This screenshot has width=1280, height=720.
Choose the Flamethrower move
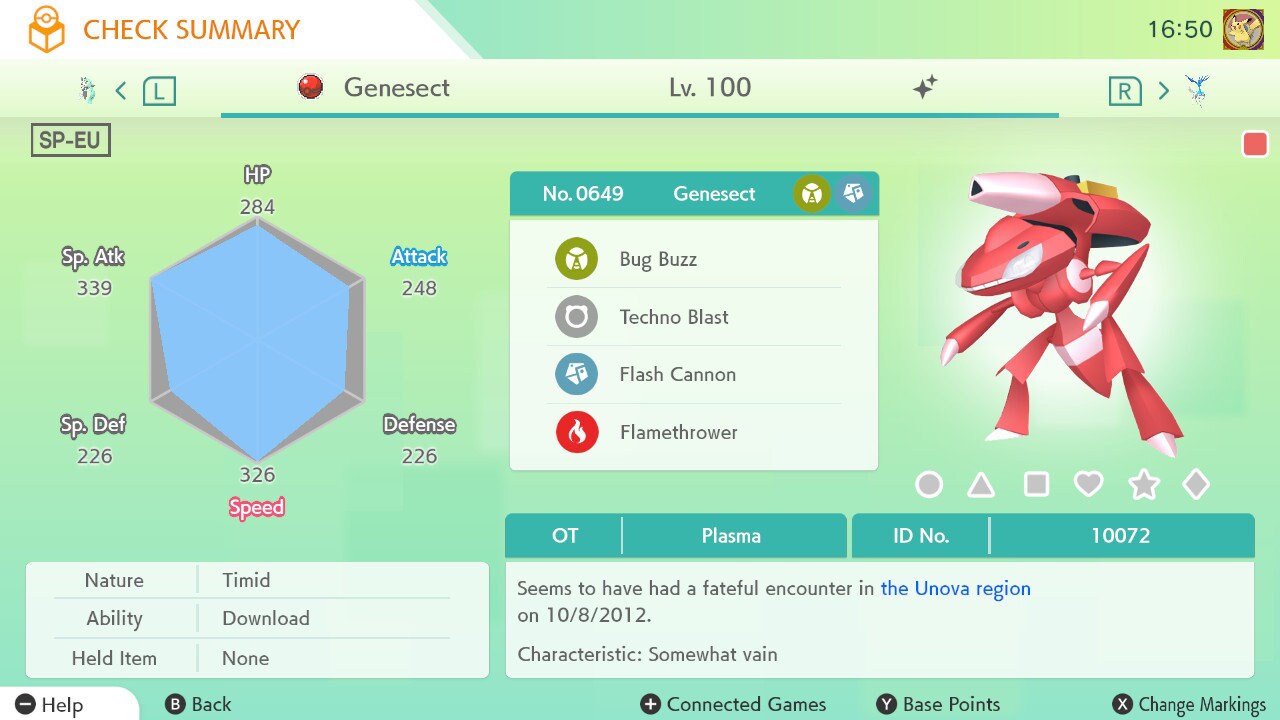pyautogui.click(x=678, y=432)
